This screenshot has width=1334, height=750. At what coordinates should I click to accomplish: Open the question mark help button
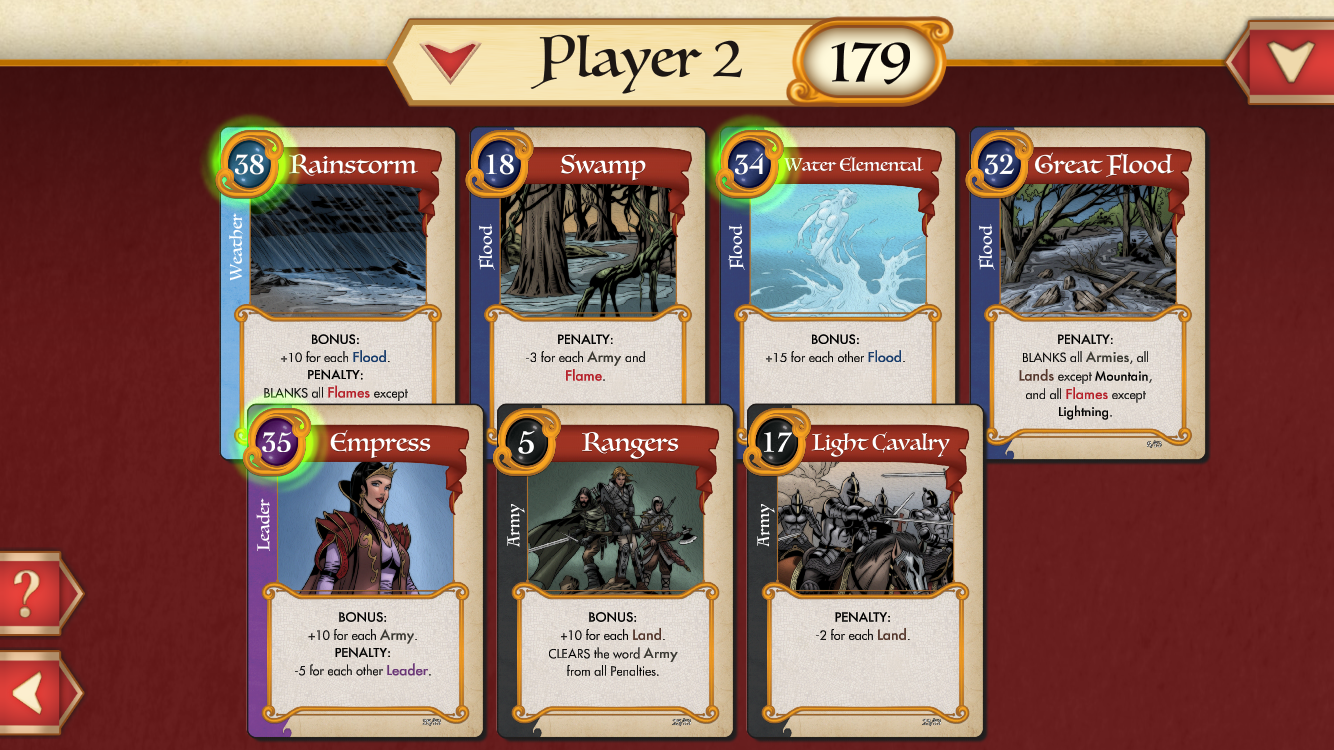click(30, 593)
